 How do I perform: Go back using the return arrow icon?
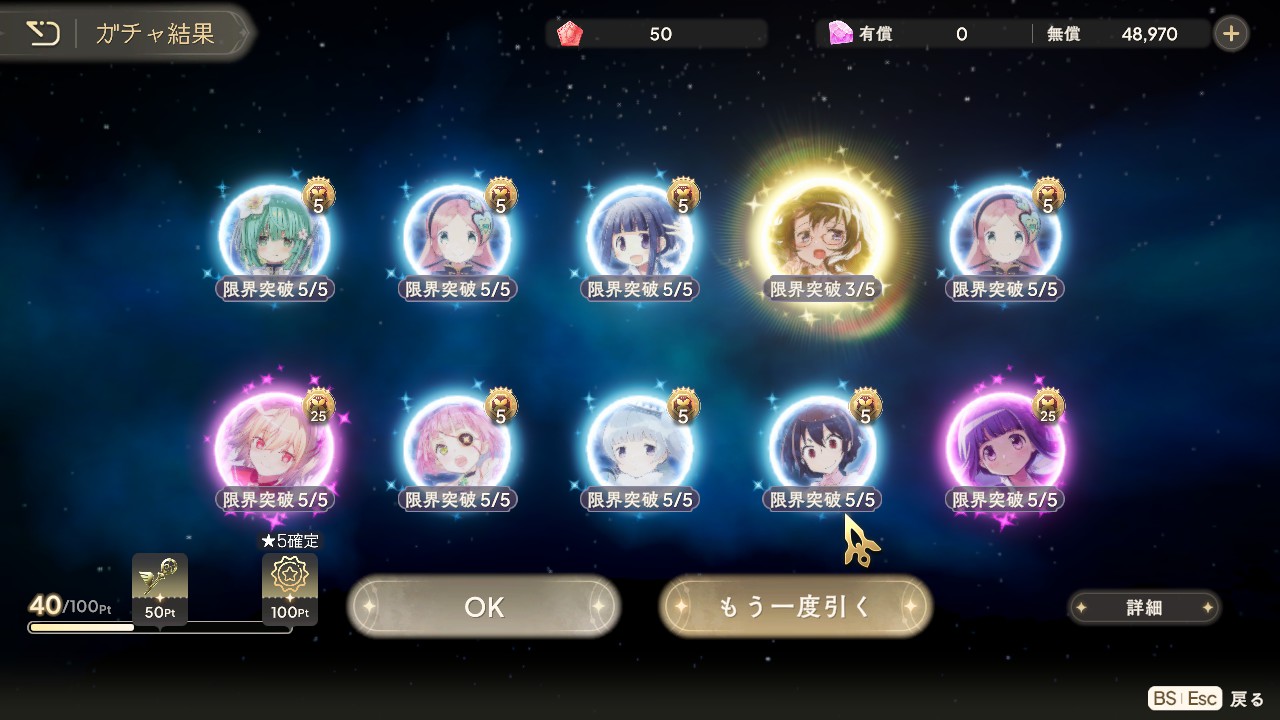pos(43,33)
